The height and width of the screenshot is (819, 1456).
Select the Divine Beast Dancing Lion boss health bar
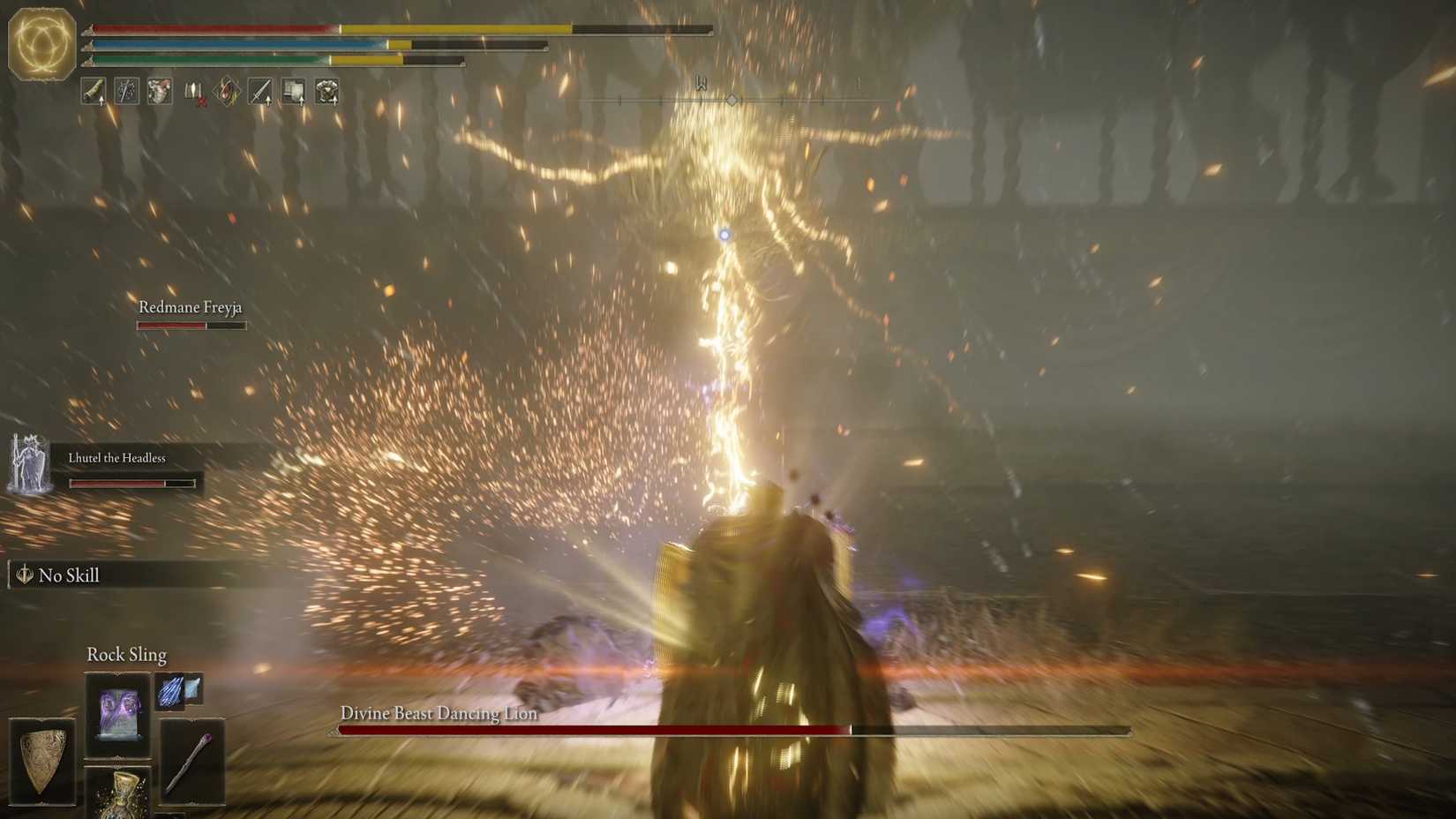pos(732,730)
